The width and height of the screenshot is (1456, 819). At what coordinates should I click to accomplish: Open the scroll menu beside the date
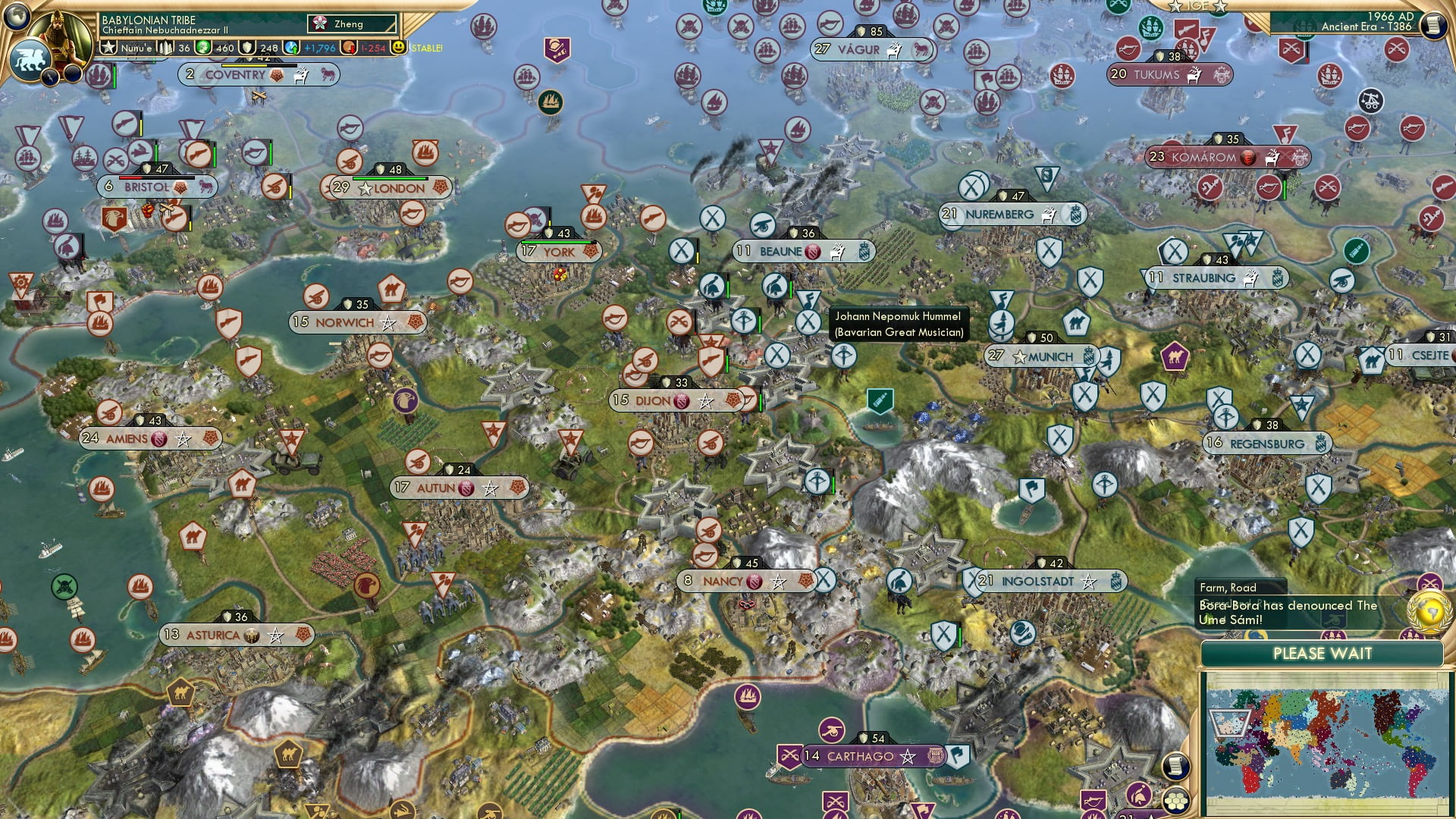(x=1432, y=25)
